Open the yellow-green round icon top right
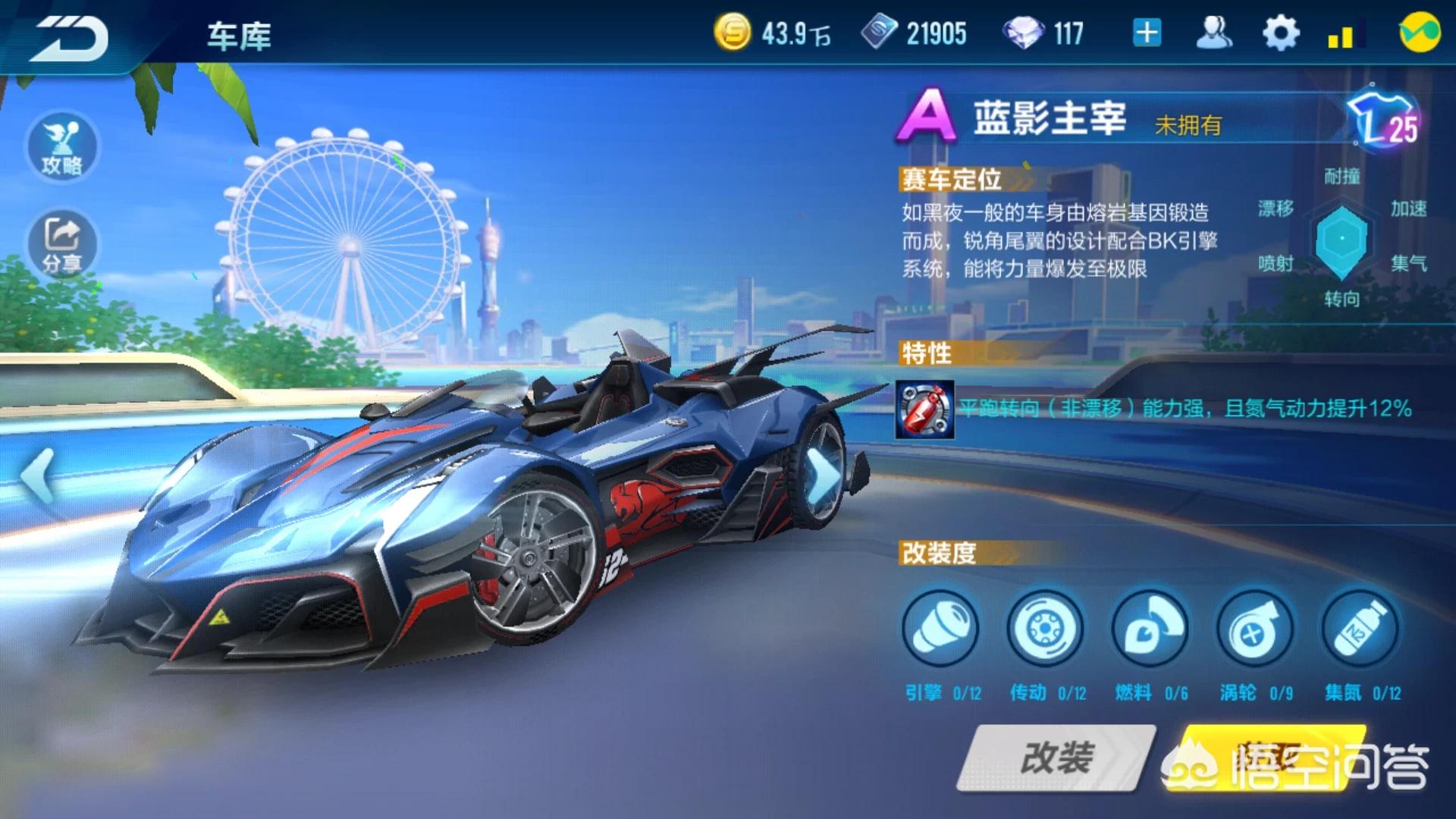Viewport: 1456px width, 819px height. pyautogui.click(x=1420, y=33)
